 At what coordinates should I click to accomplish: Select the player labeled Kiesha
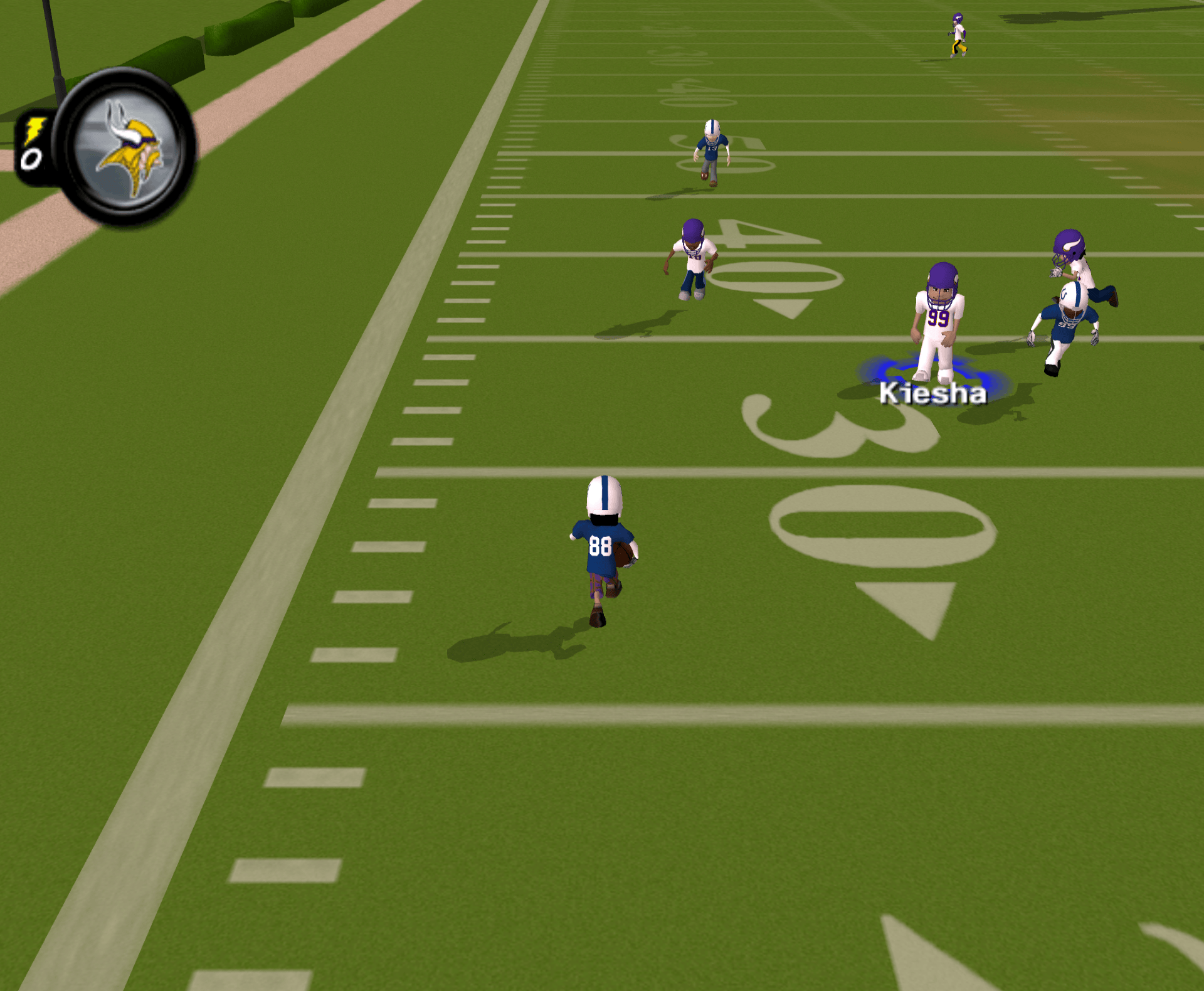pyautogui.click(x=937, y=323)
